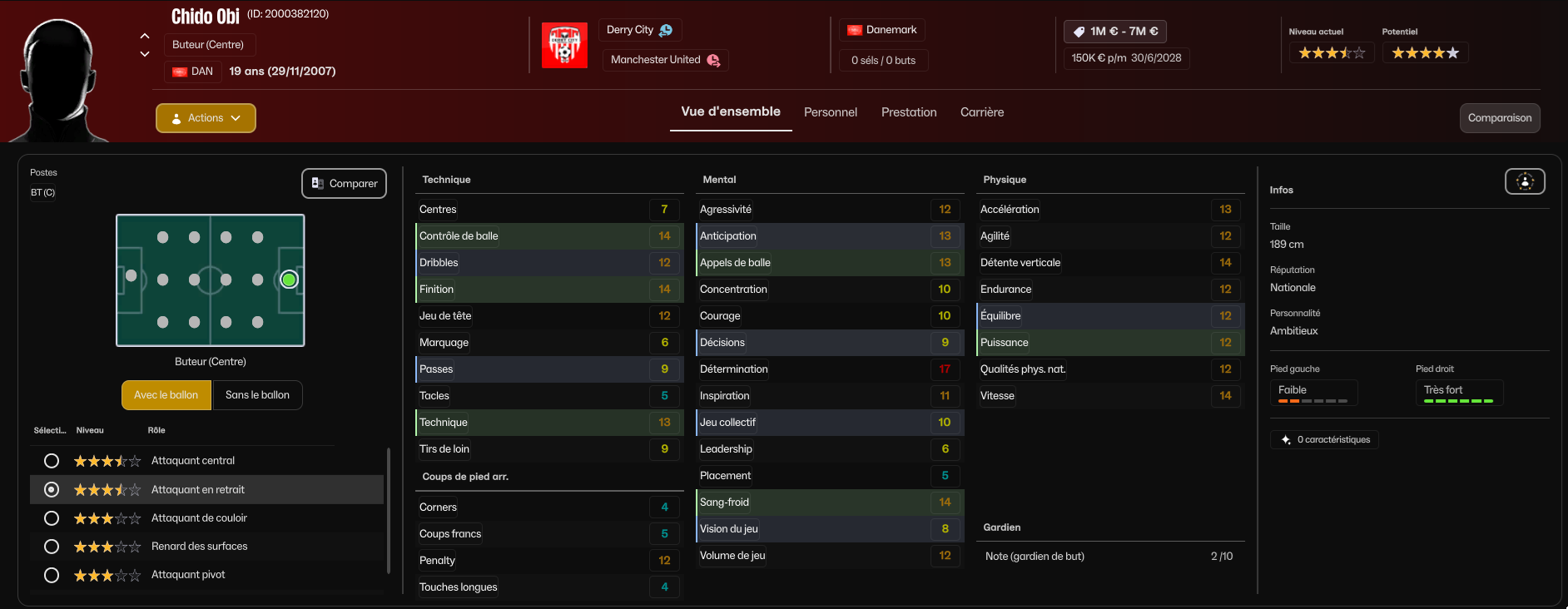Go to the previous player arrow
1568x609 pixels.
(145, 36)
